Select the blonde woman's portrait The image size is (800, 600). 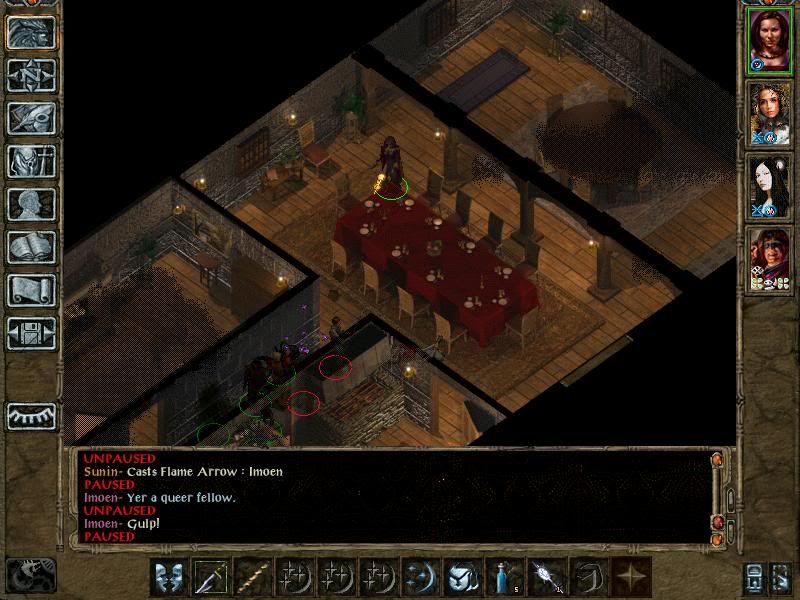coord(770,113)
